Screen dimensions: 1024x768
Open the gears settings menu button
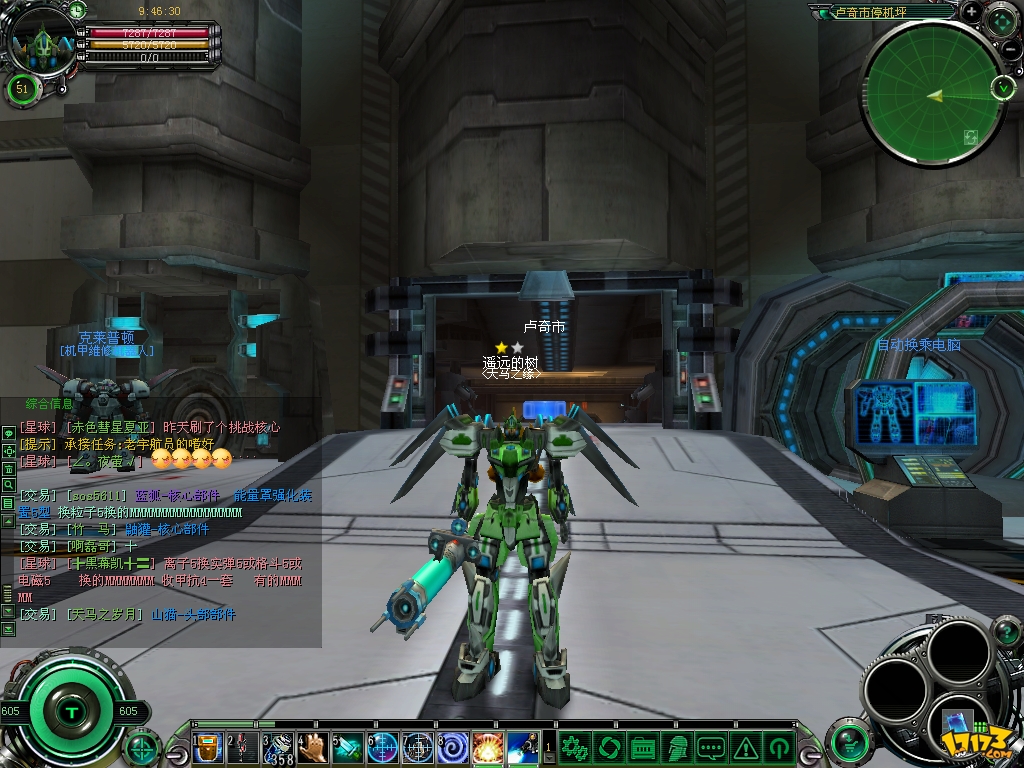pyautogui.click(x=574, y=747)
